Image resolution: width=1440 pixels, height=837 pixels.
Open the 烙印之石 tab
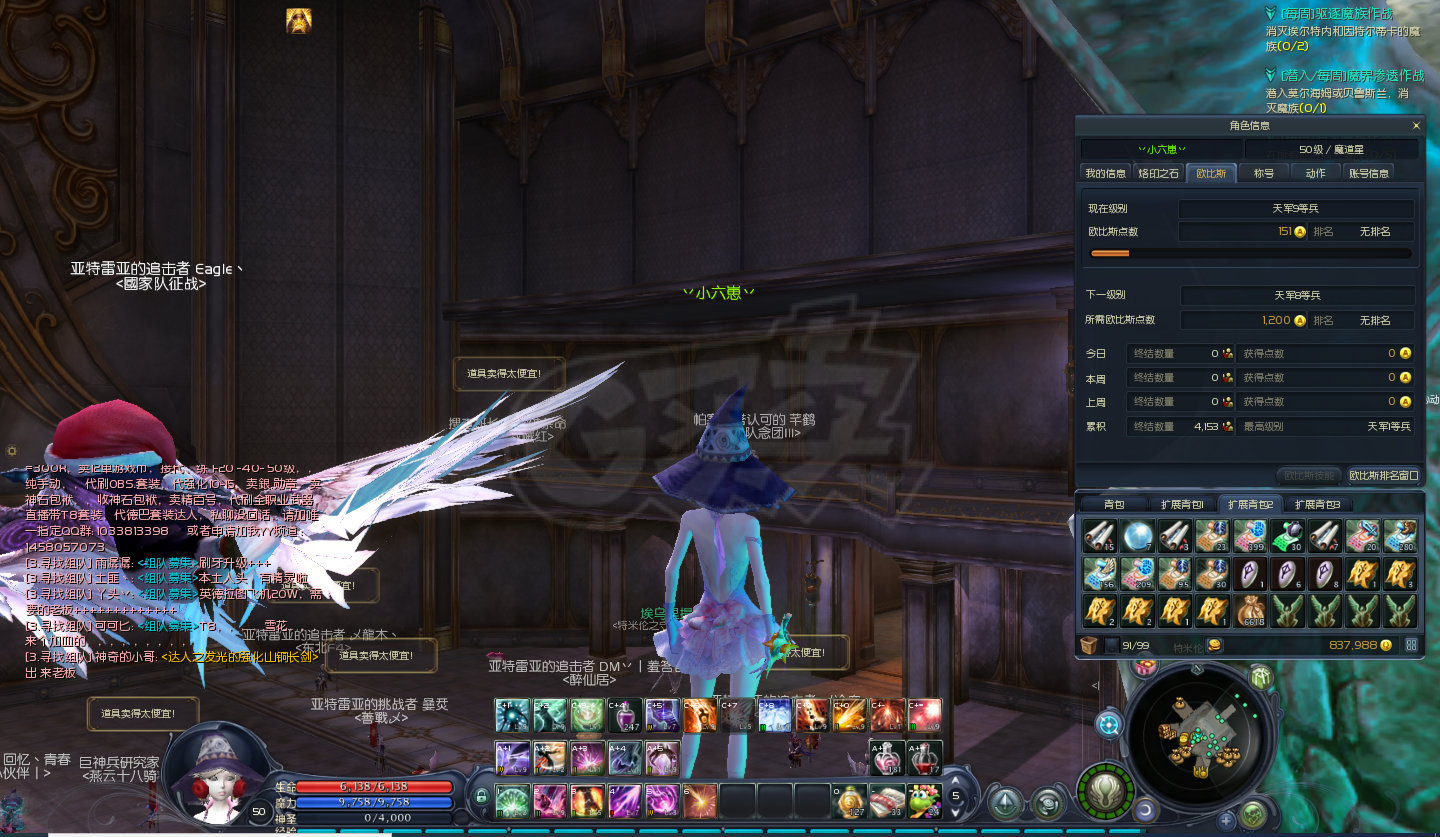coord(1159,173)
